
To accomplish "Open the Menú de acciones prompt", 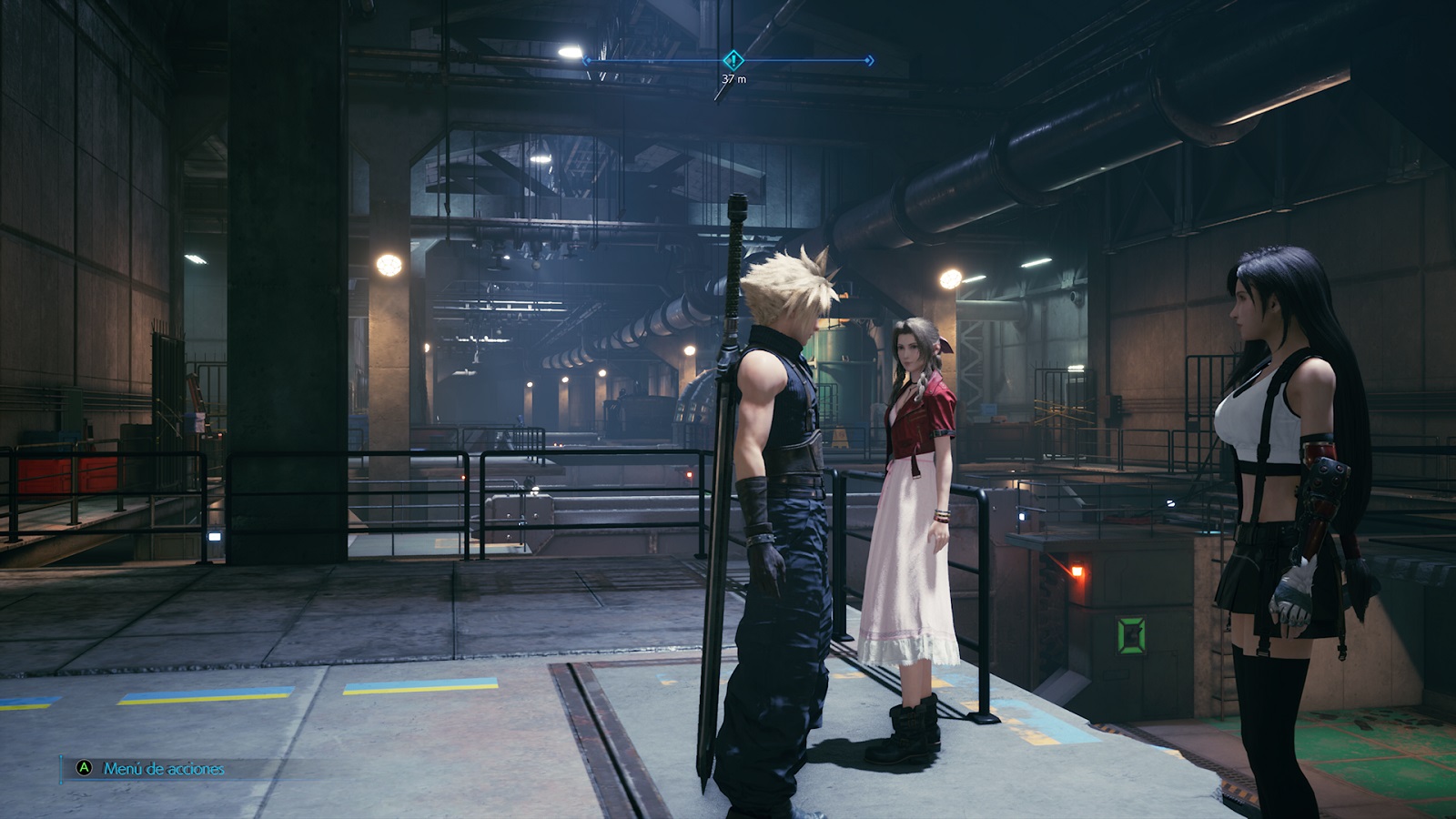I will click(152, 768).
